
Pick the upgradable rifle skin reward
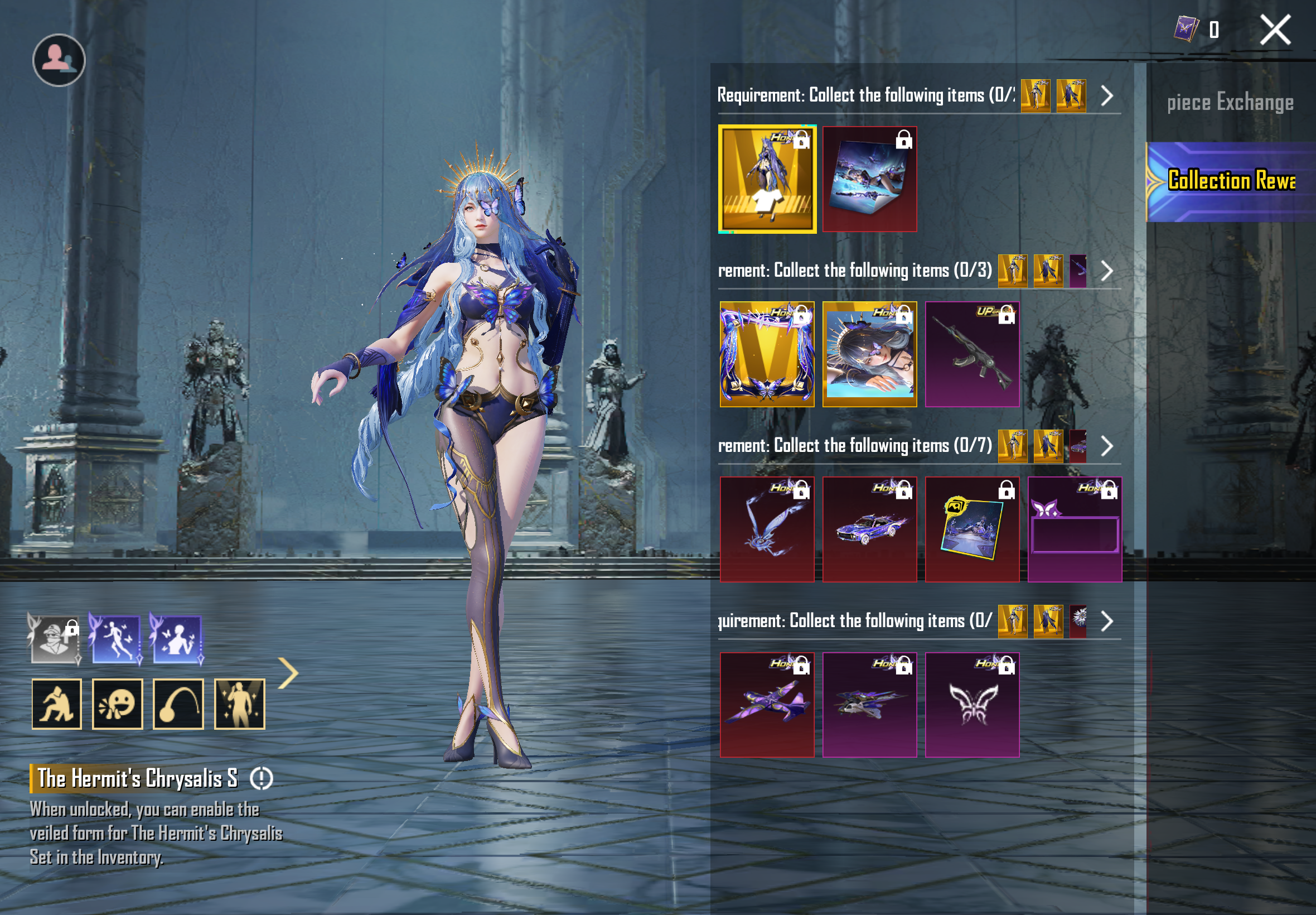(972, 354)
